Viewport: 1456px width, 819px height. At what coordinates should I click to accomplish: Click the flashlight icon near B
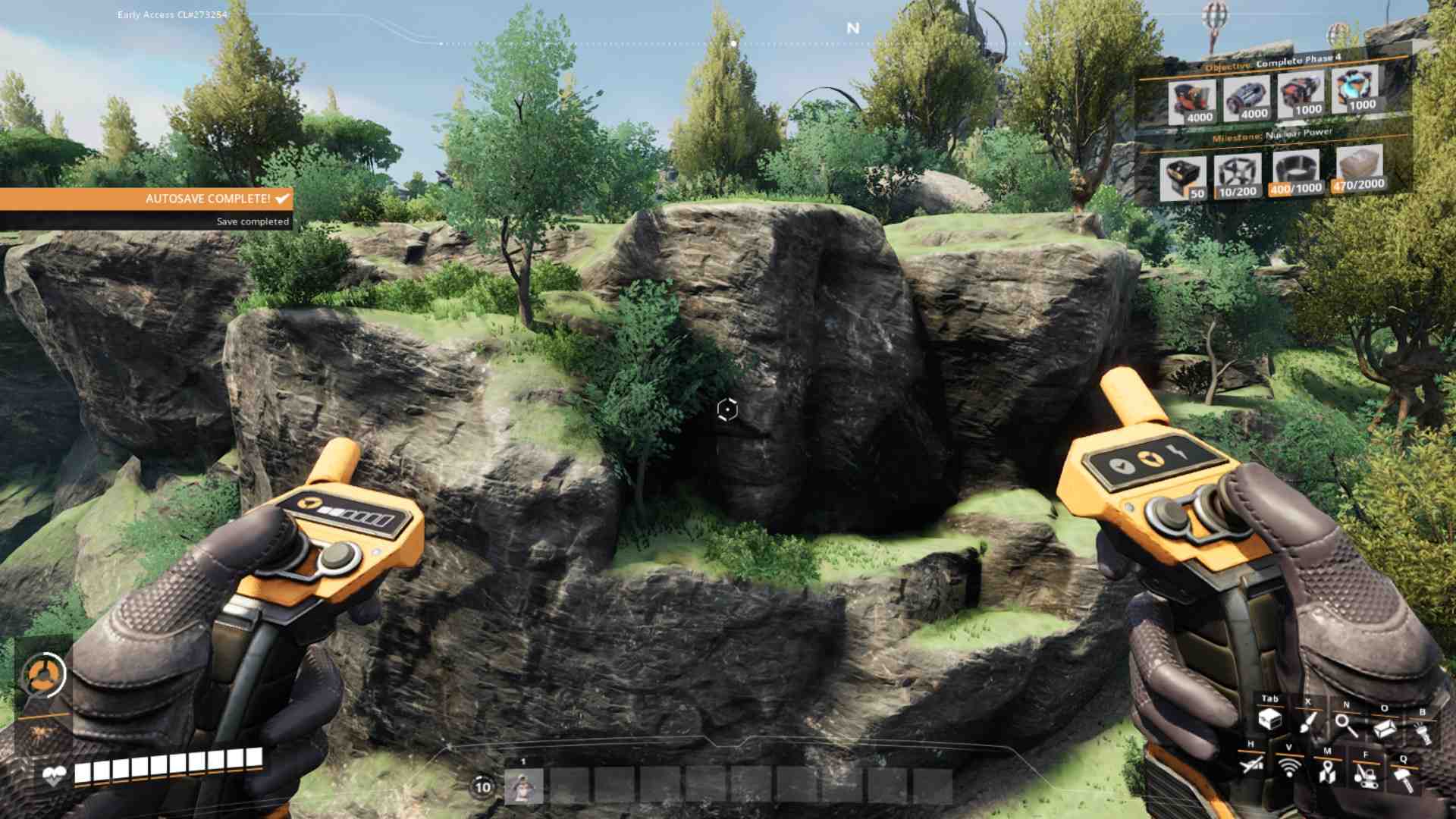click(x=1424, y=732)
